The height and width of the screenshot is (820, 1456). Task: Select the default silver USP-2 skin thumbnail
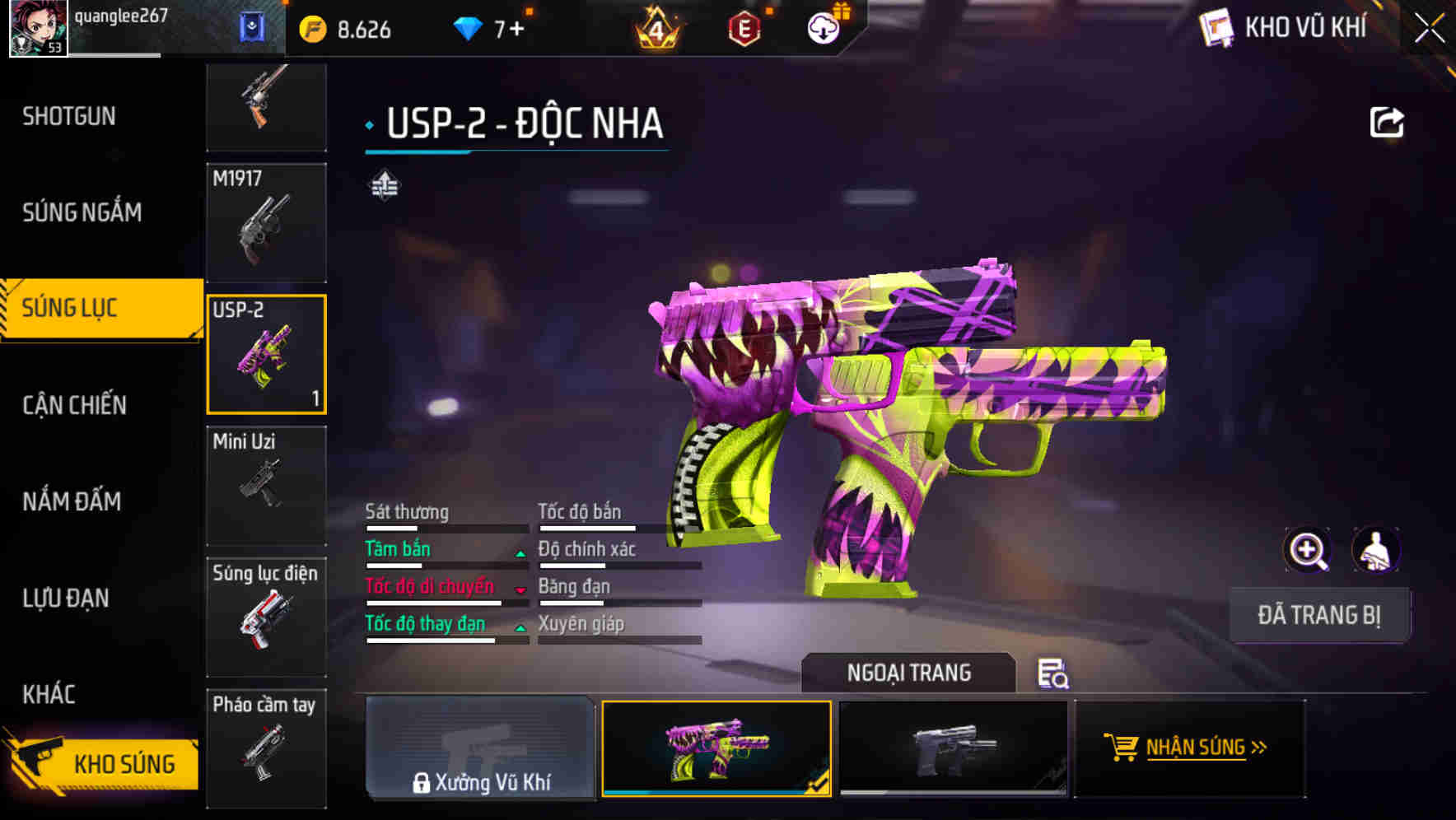(955, 749)
